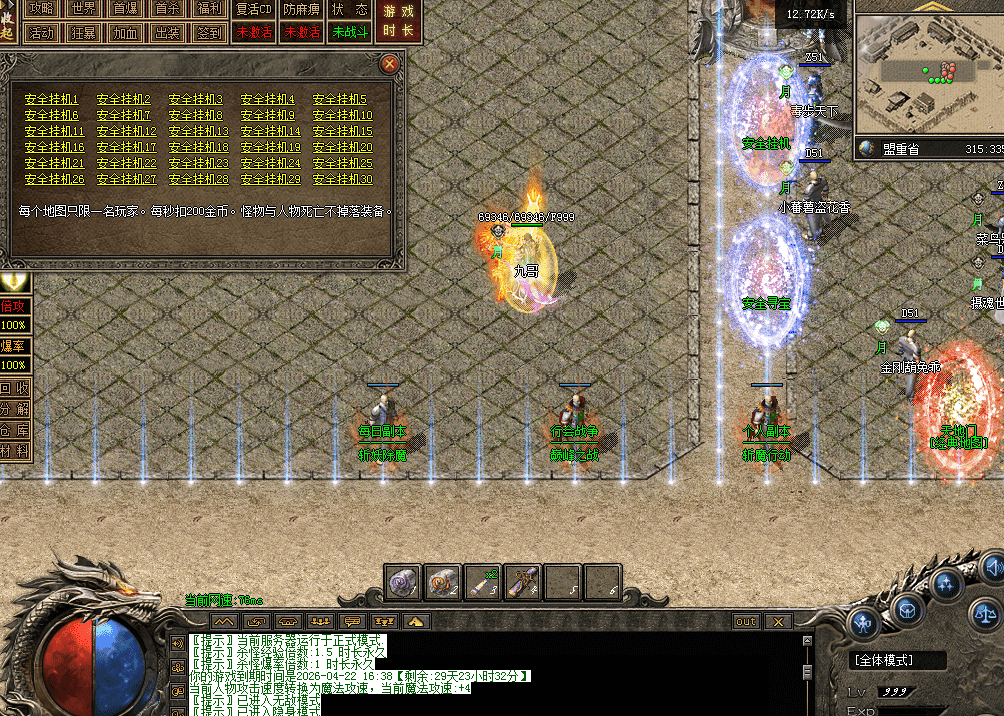Screen dimensions: 1004x716
Task: Open the 攻略 guide menu
Action: [42, 9]
